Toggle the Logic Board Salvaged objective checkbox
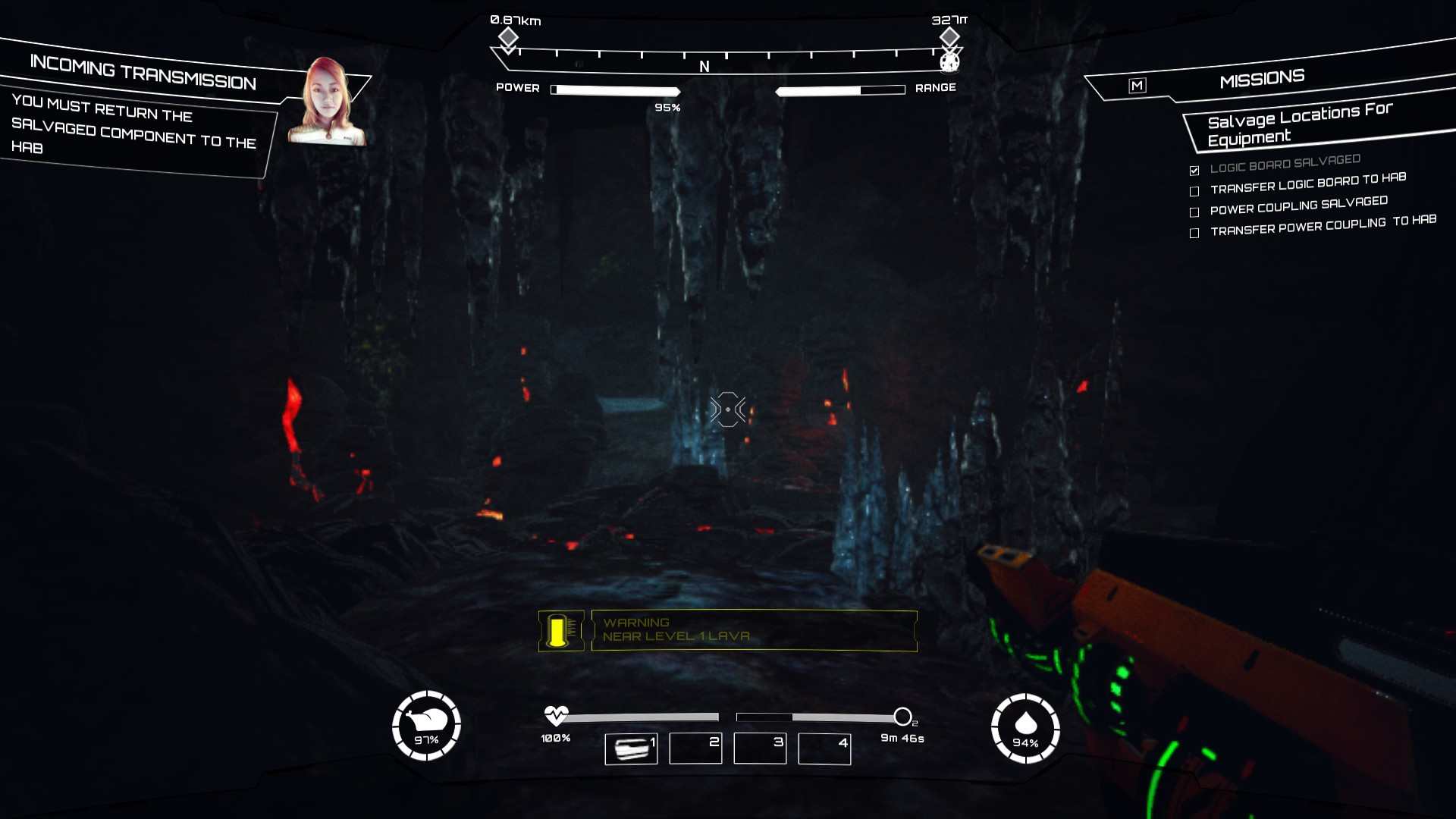1456x819 pixels. coord(1194,170)
